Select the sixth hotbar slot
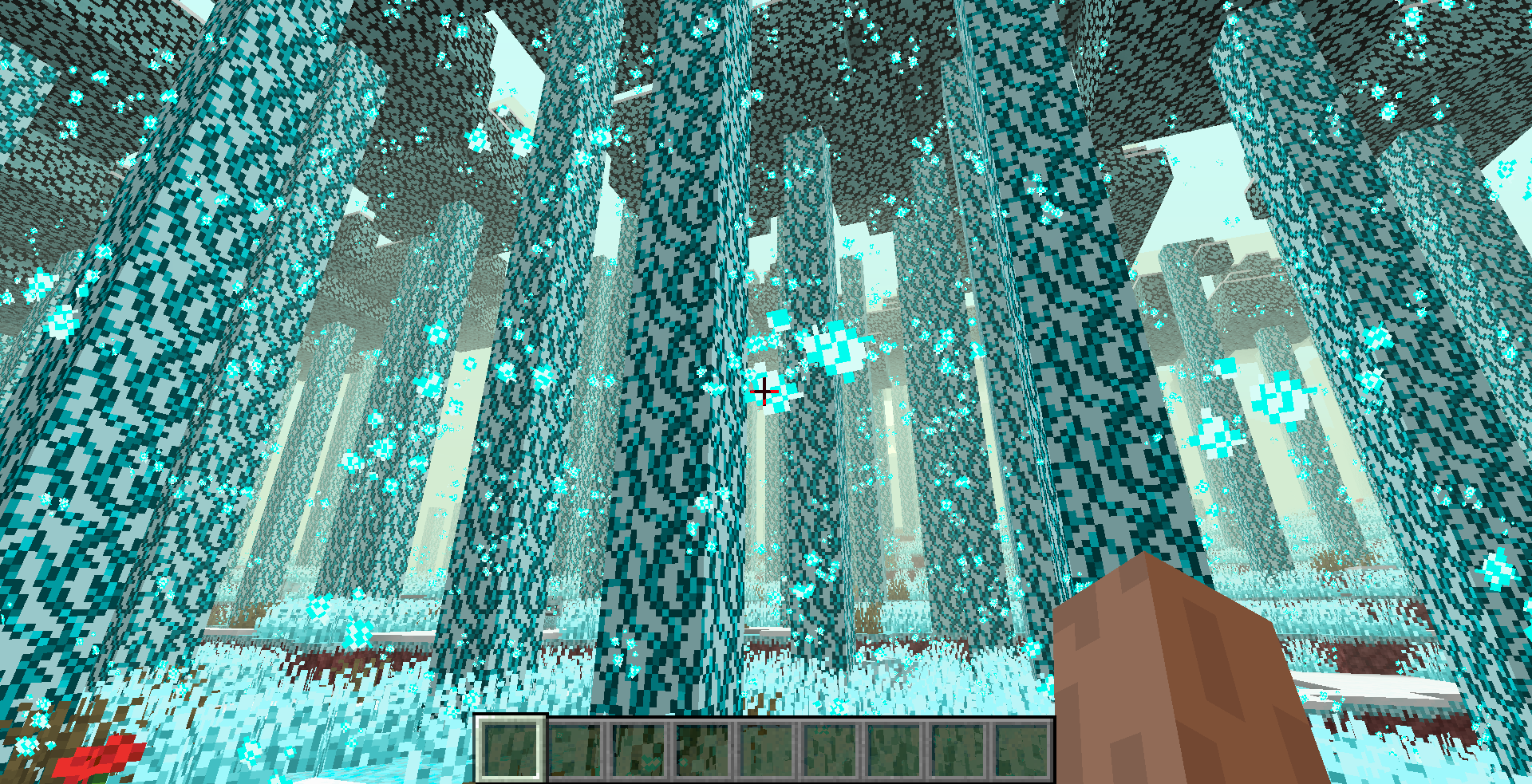 (x=831, y=750)
